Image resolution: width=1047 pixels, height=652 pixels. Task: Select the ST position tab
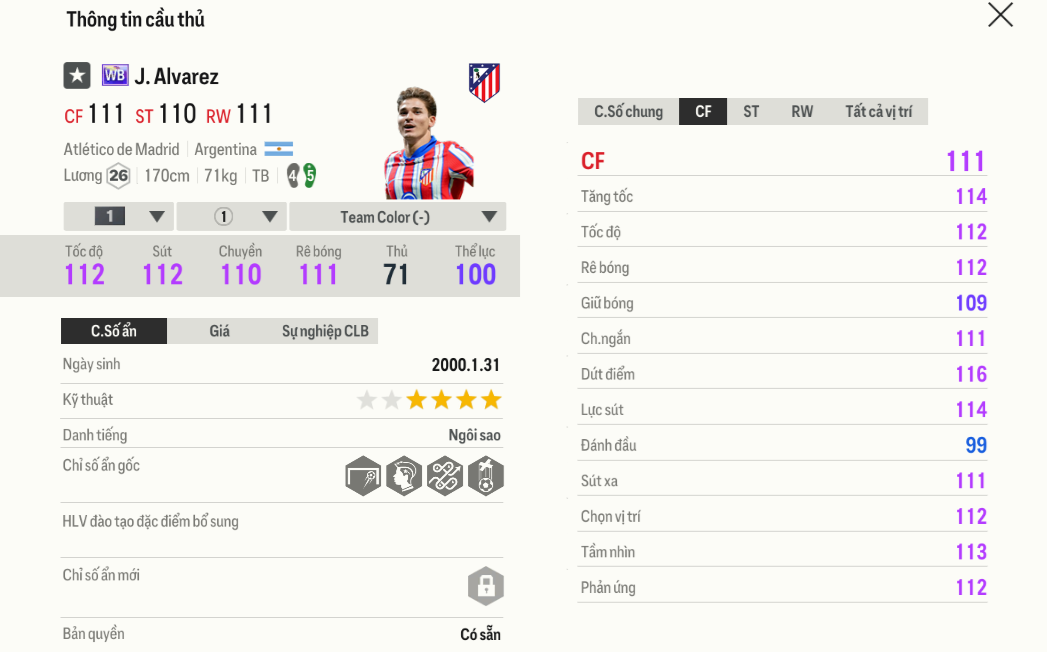pyautogui.click(x=751, y=112)
